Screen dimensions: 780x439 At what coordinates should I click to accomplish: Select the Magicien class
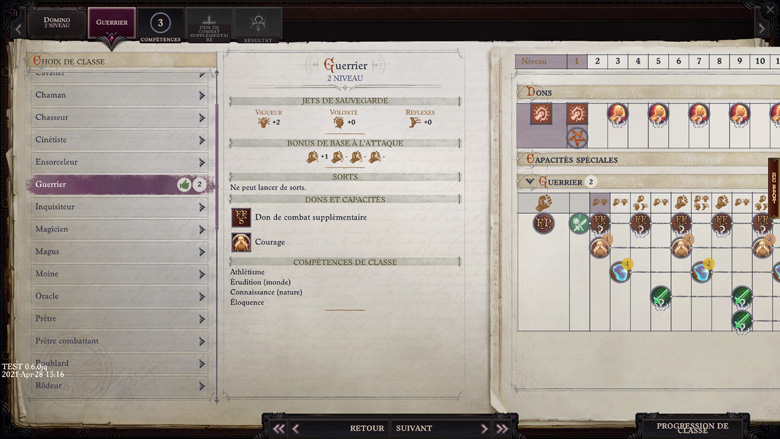tap(118, 229)
